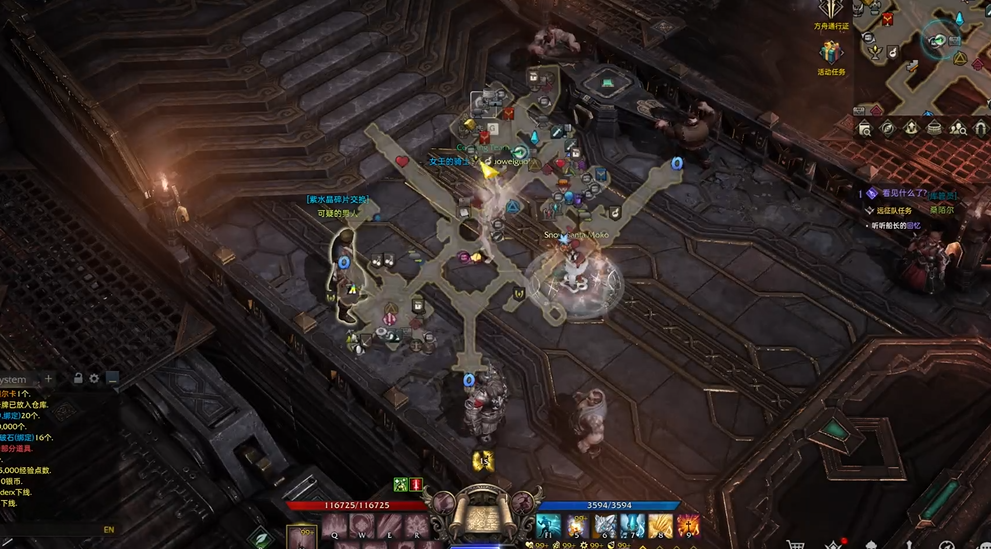Open the 活动任务 gift box icon
This screenshot has width=991, height=549.
point(831,53)
